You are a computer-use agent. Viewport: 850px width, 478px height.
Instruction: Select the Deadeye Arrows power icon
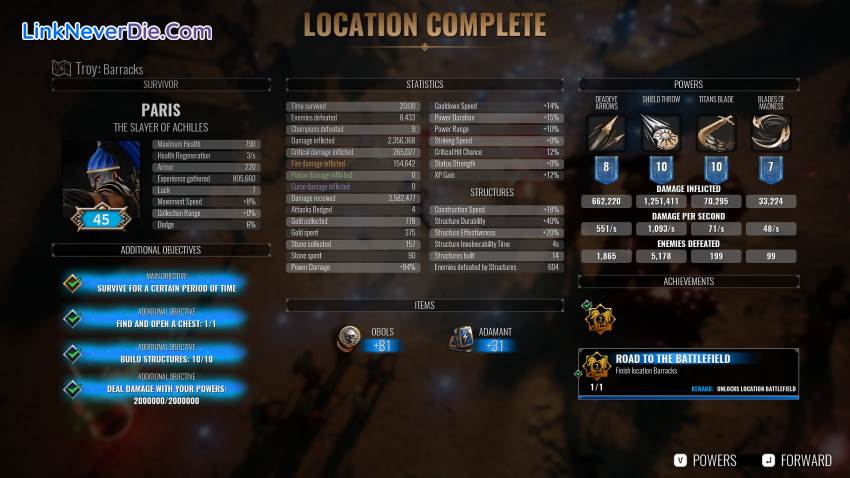(x=606, y=134)
